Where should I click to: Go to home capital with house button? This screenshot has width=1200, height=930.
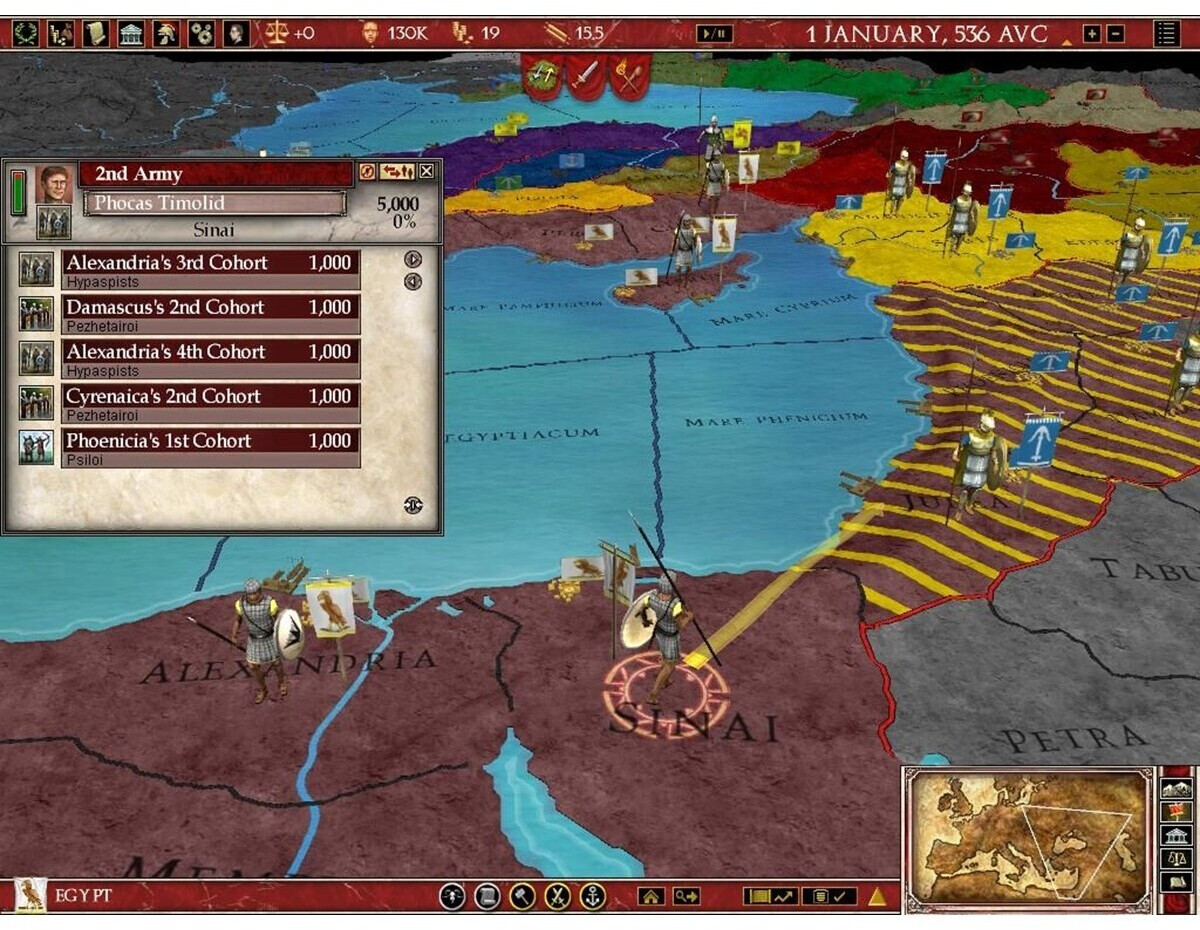click(651, 896)
